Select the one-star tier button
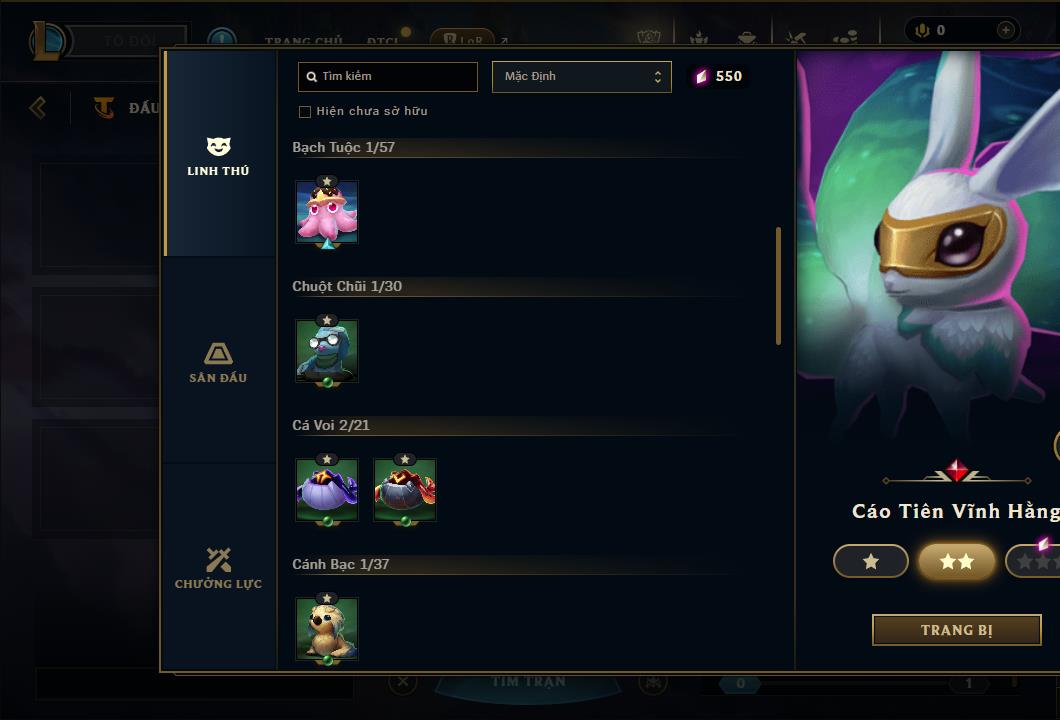Image resolution: width=1060 pixels, height=720 pixels. (870, 561)
